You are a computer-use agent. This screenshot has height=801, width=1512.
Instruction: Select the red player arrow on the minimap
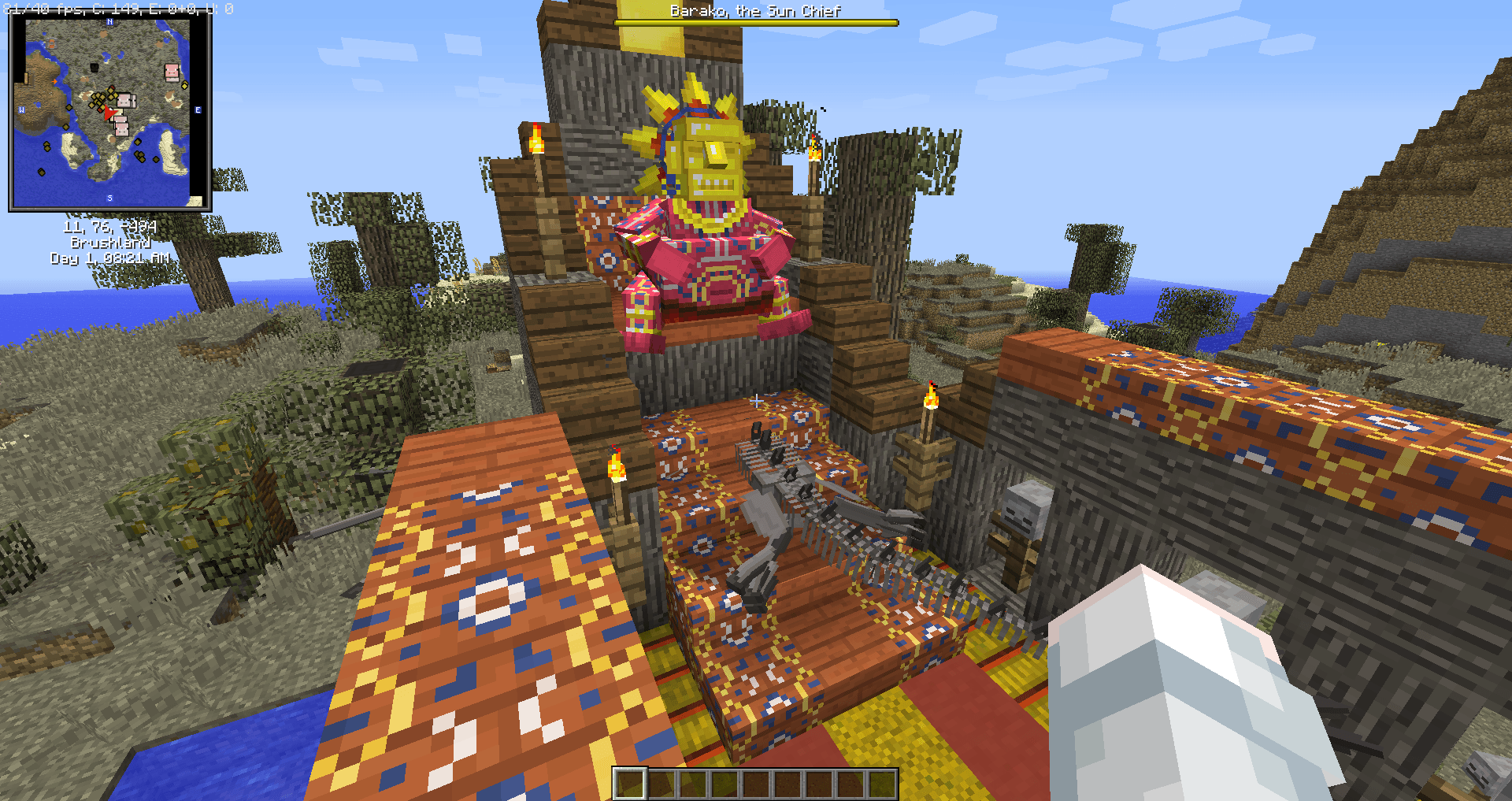(x=110, y=113)
